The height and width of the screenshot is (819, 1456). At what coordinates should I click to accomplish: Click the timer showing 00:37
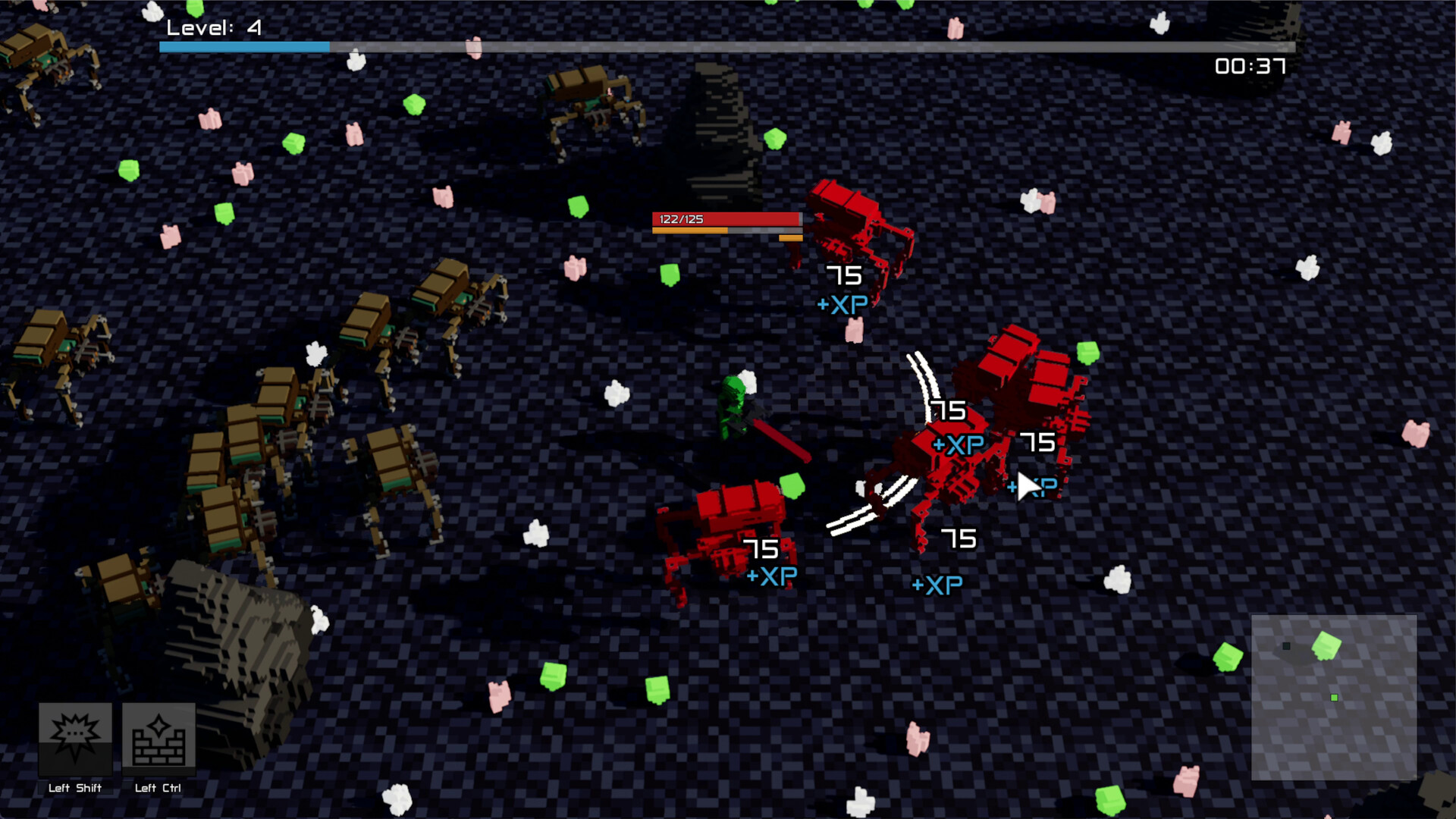(x=1249, y=67)
